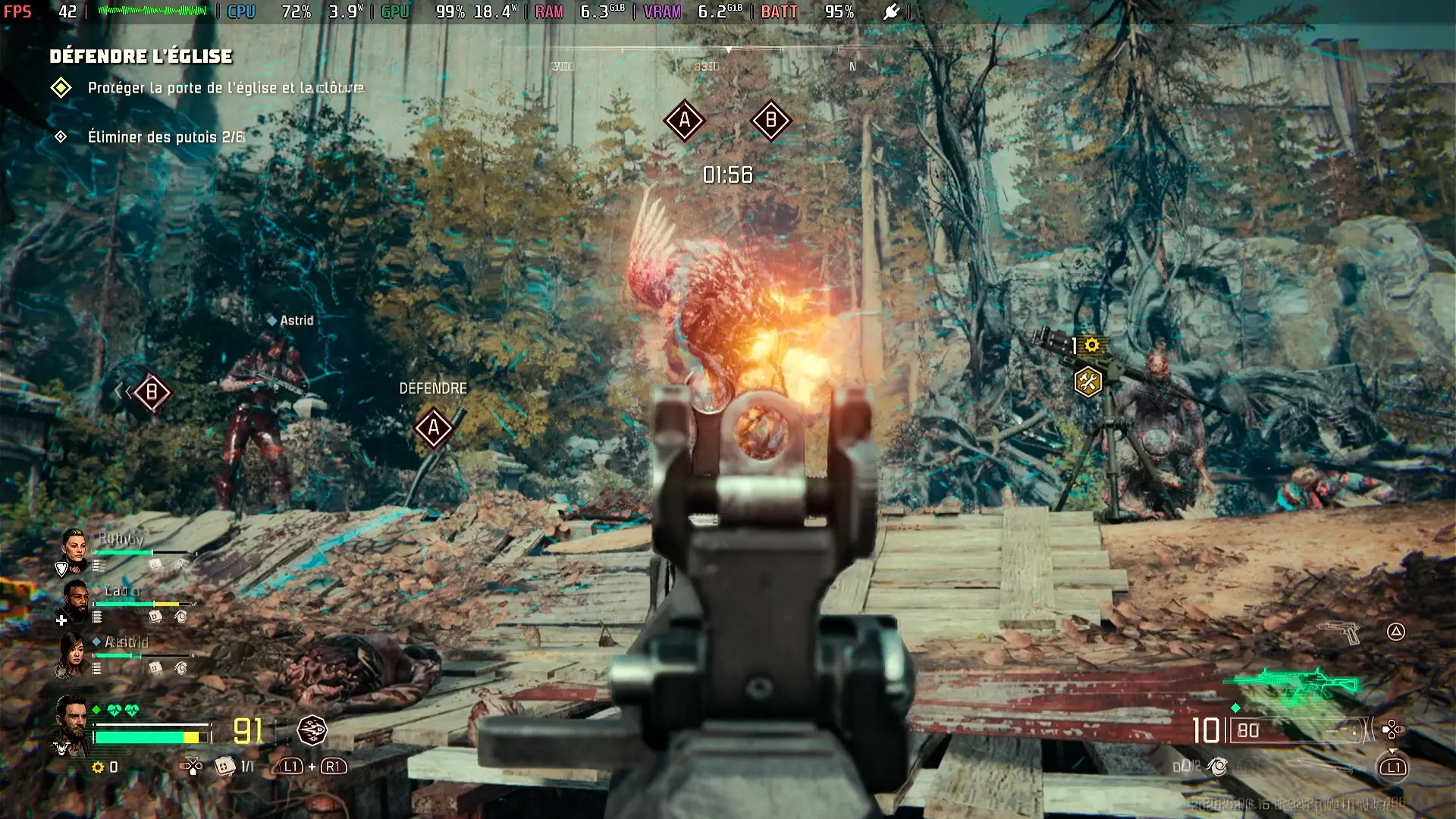Click the bearded player character portrait
The image size is (1456, 819).
point(71,723)
